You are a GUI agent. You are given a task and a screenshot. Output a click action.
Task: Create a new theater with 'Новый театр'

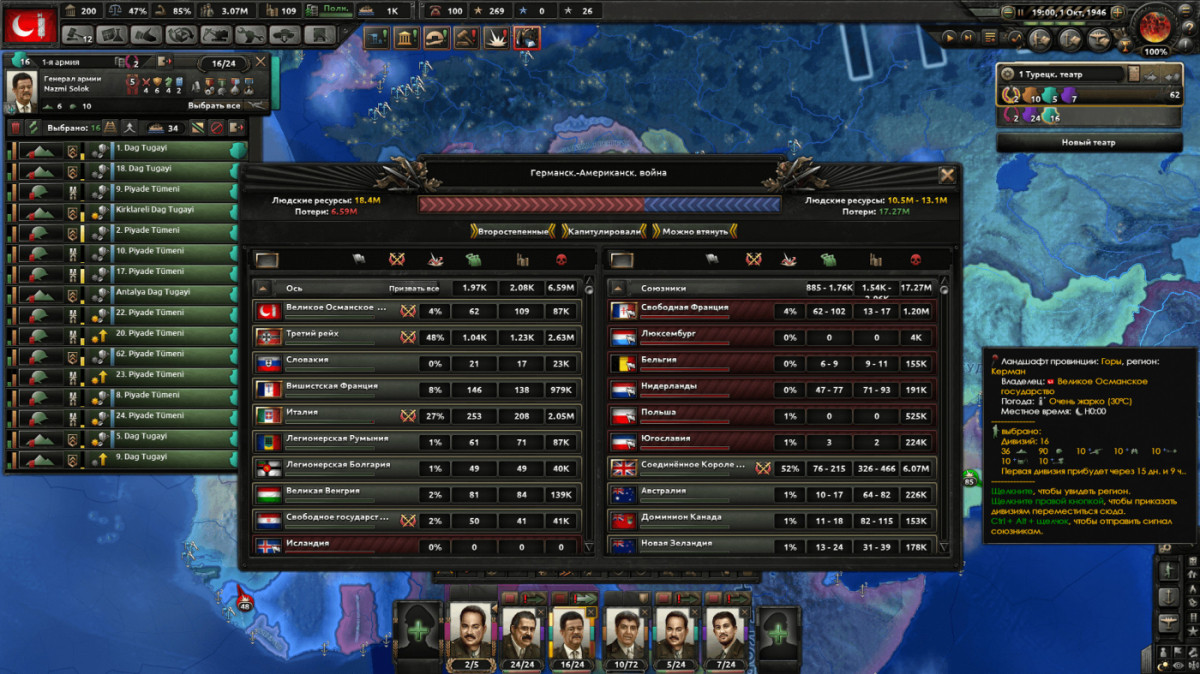pos(1088,143)
